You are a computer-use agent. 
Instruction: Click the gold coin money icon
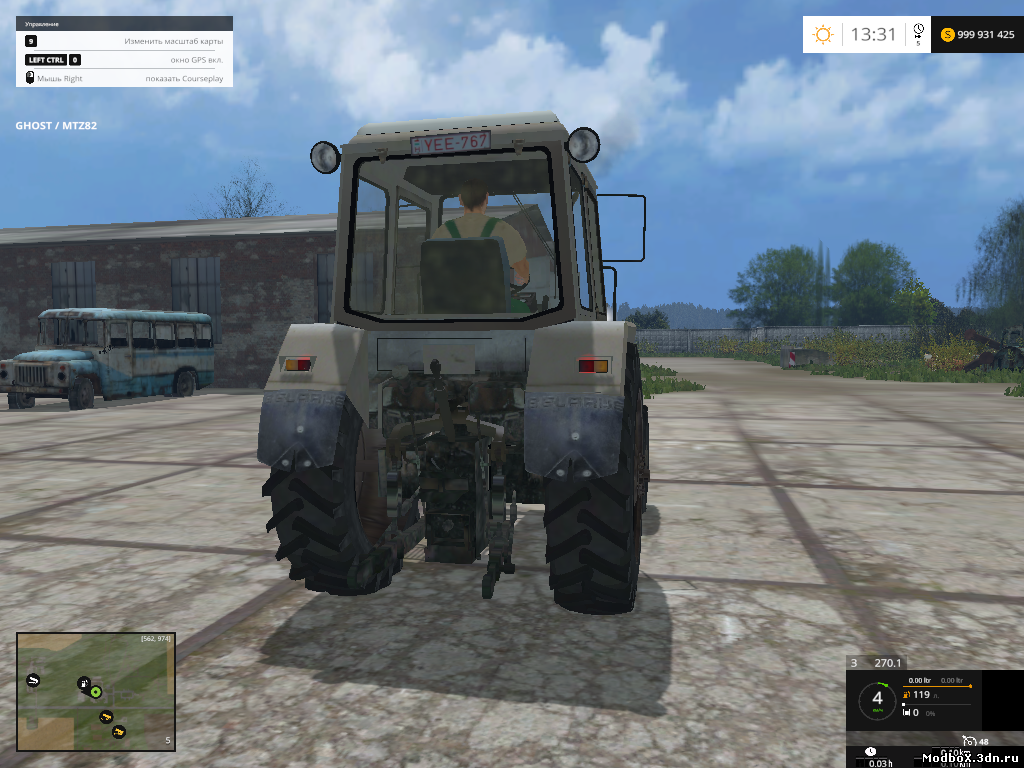[x=947, y=35]
